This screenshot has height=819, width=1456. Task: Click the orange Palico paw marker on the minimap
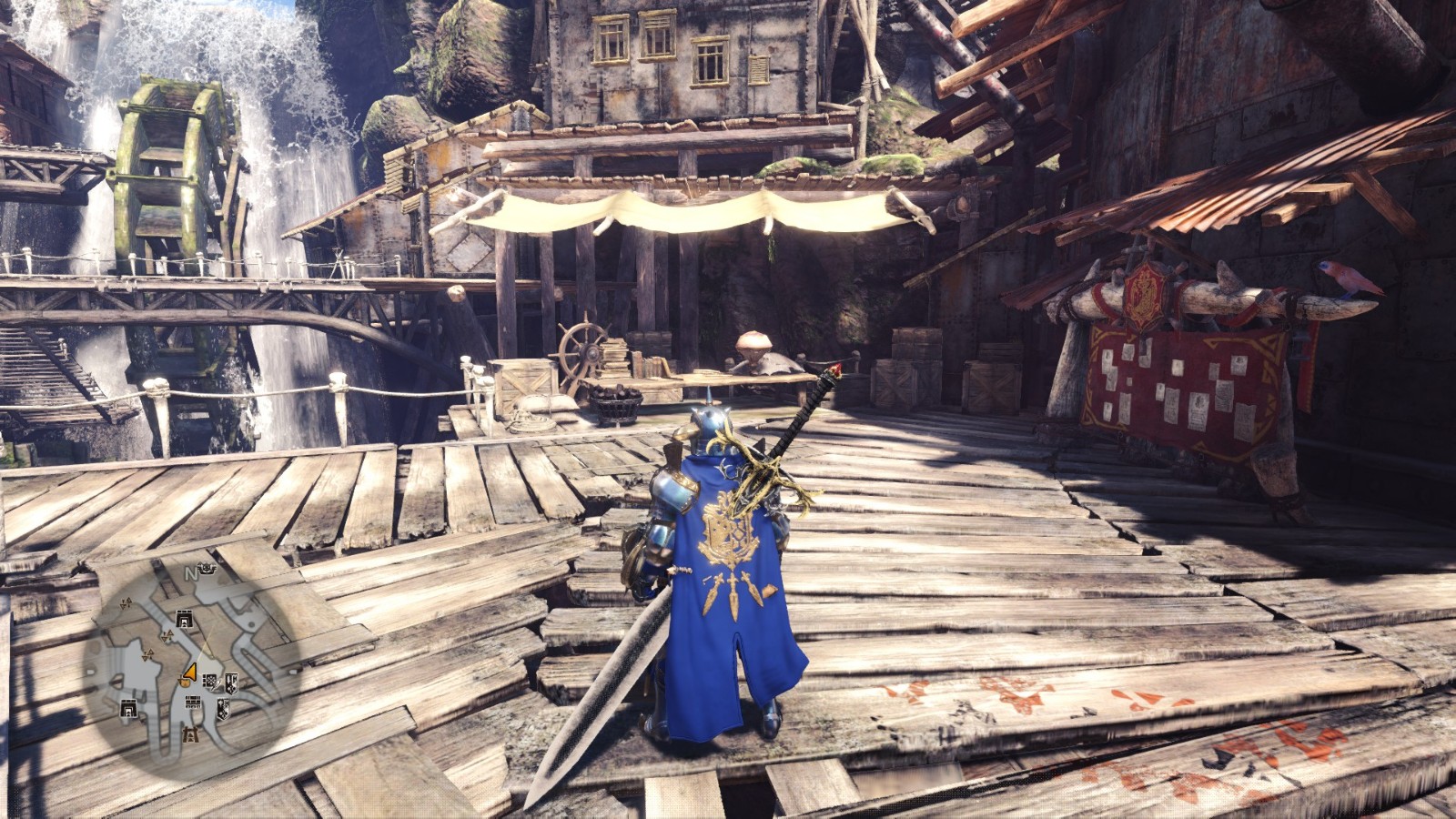(x=185, y=683)
